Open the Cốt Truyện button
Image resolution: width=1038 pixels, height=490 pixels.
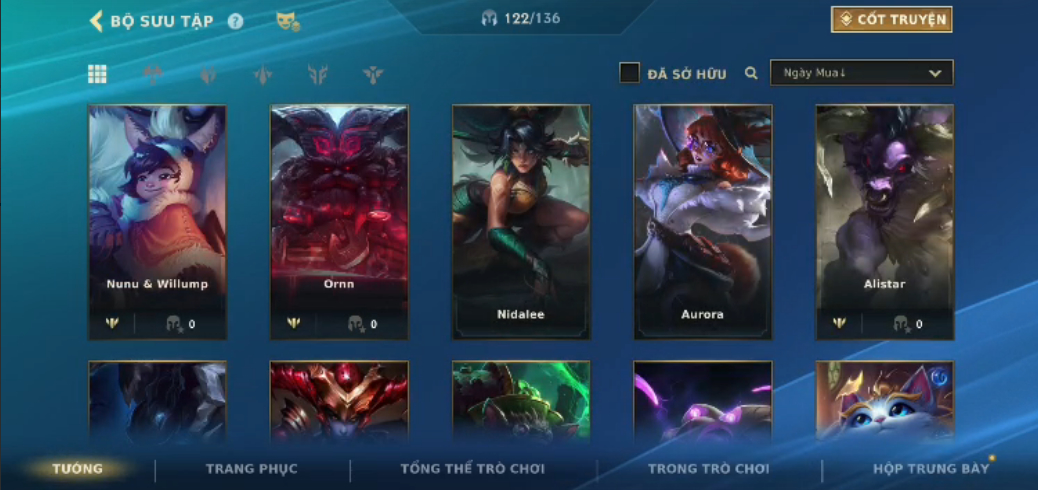click(x=891, y=19)
